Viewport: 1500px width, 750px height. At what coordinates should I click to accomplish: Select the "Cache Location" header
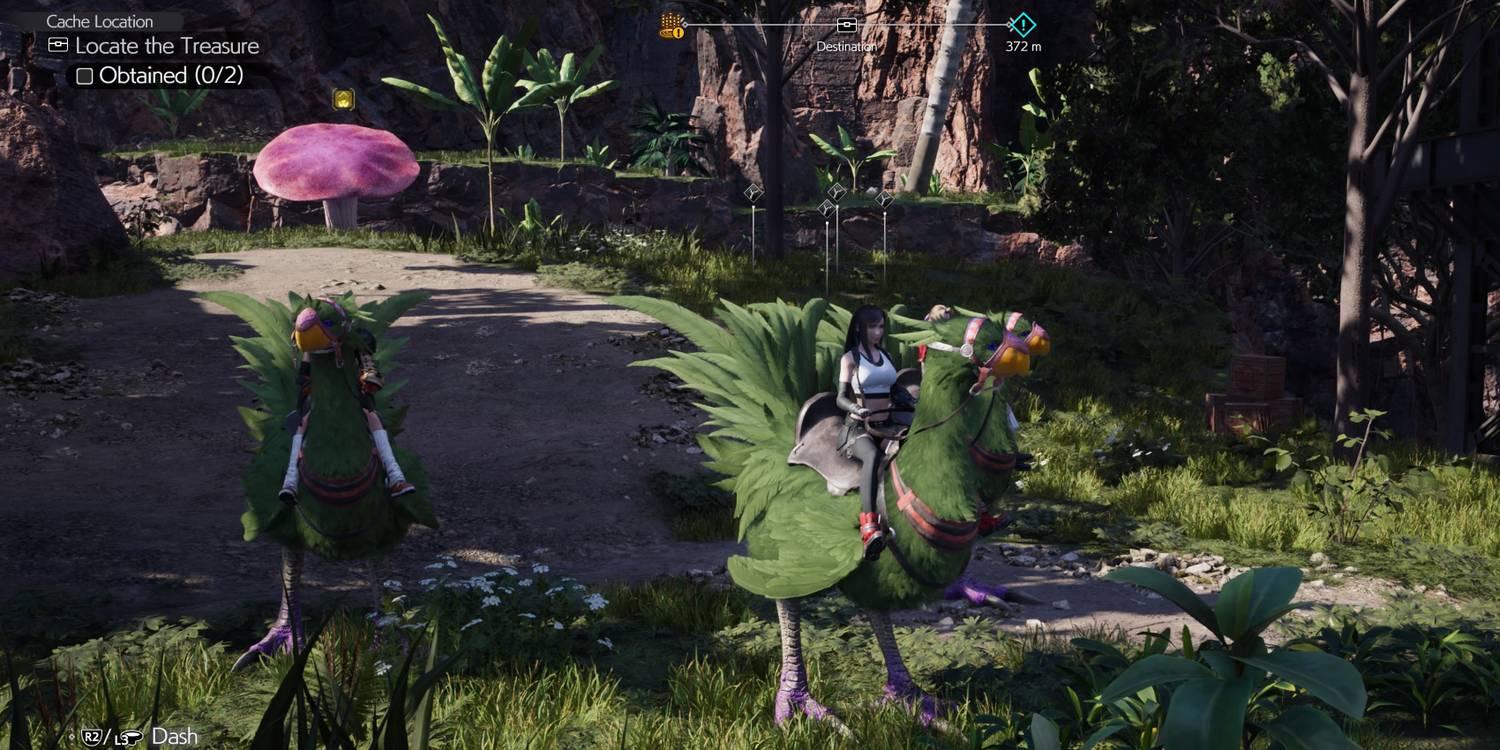(100, 21)
